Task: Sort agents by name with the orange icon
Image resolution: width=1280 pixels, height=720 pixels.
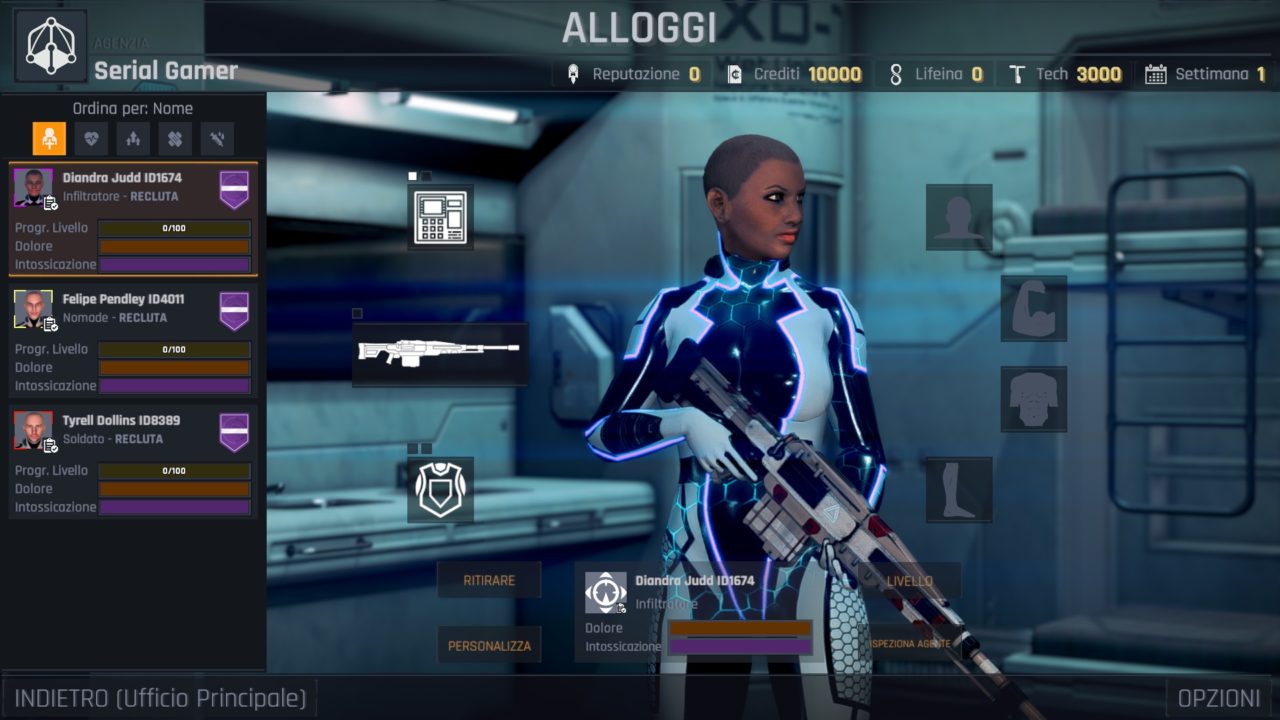Action: (x=49, y=139)
